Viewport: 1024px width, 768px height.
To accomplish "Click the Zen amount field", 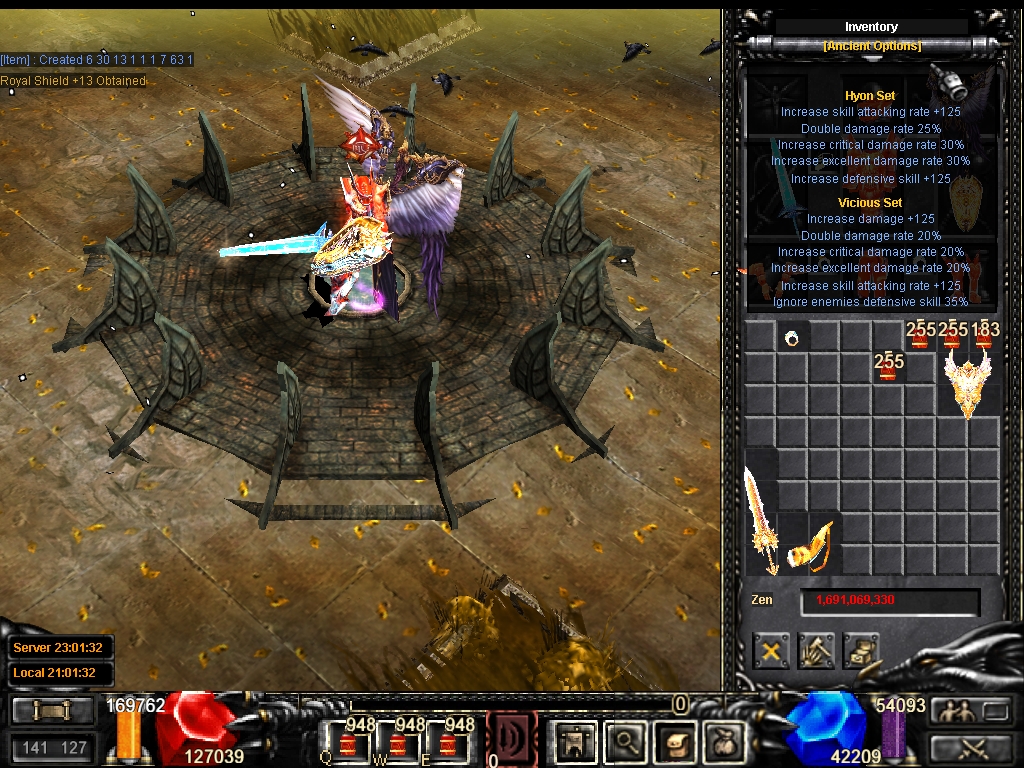I will pos(889,601).
